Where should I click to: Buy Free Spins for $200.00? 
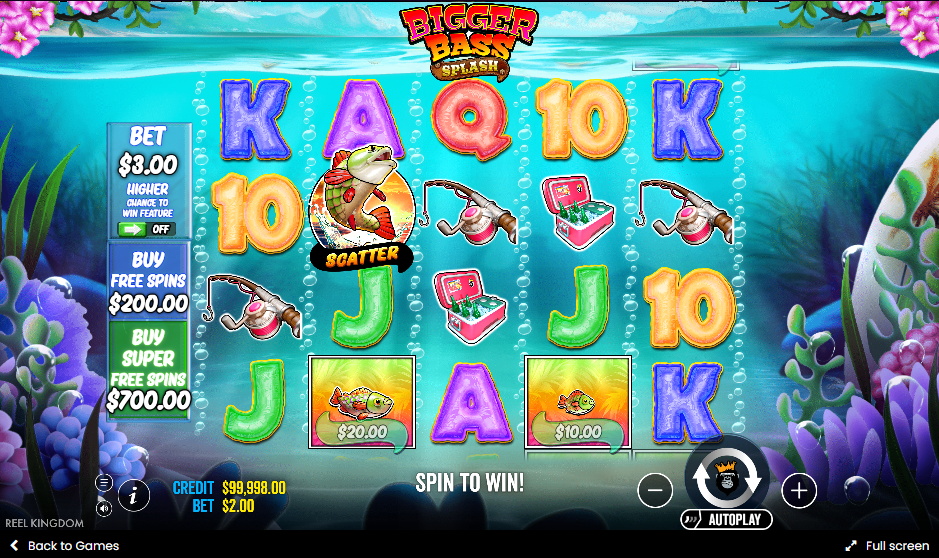[148, 282]
